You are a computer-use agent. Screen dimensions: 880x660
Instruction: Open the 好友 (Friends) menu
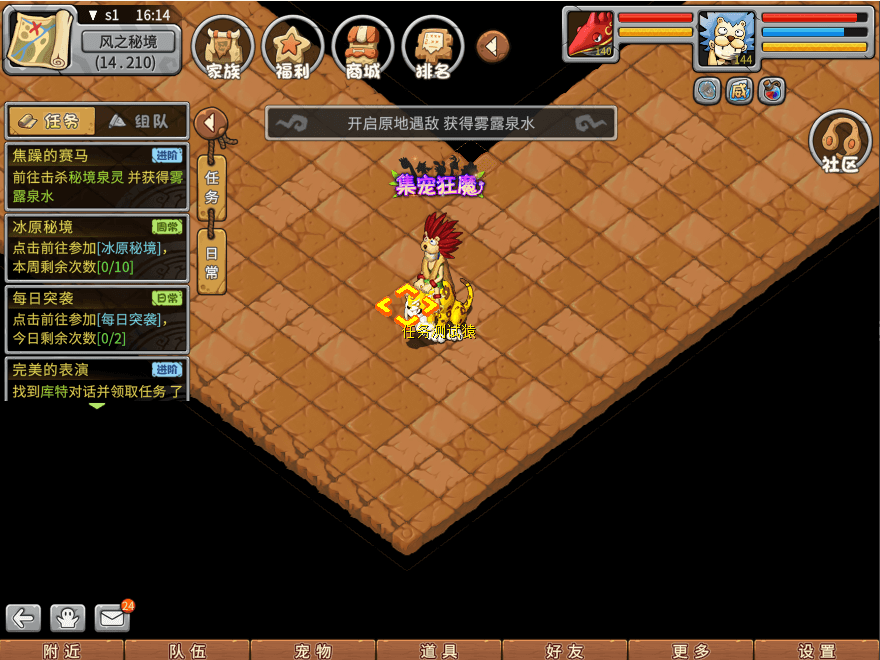[565, 650]
